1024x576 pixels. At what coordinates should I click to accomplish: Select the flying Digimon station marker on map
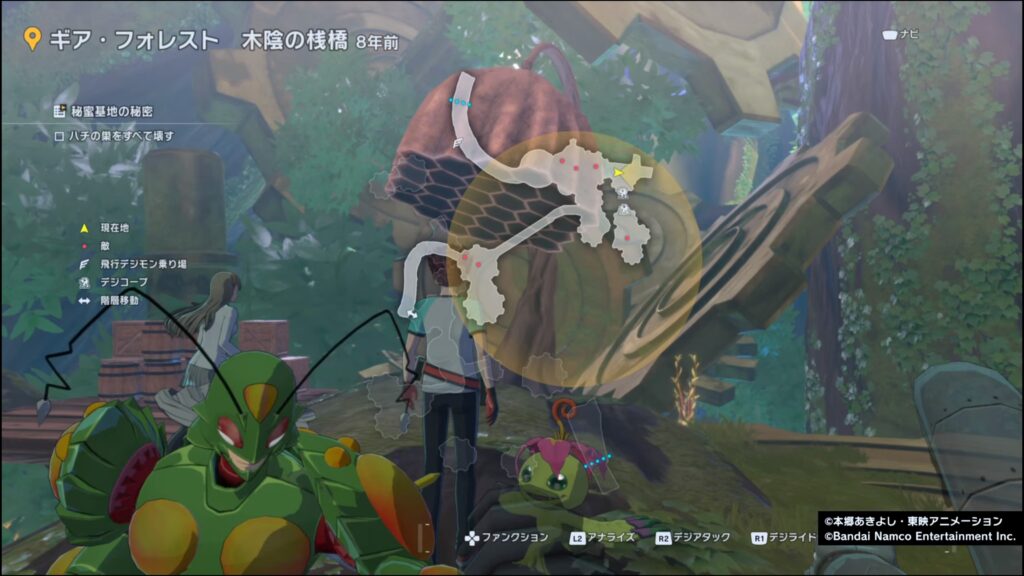pos(458,144)
